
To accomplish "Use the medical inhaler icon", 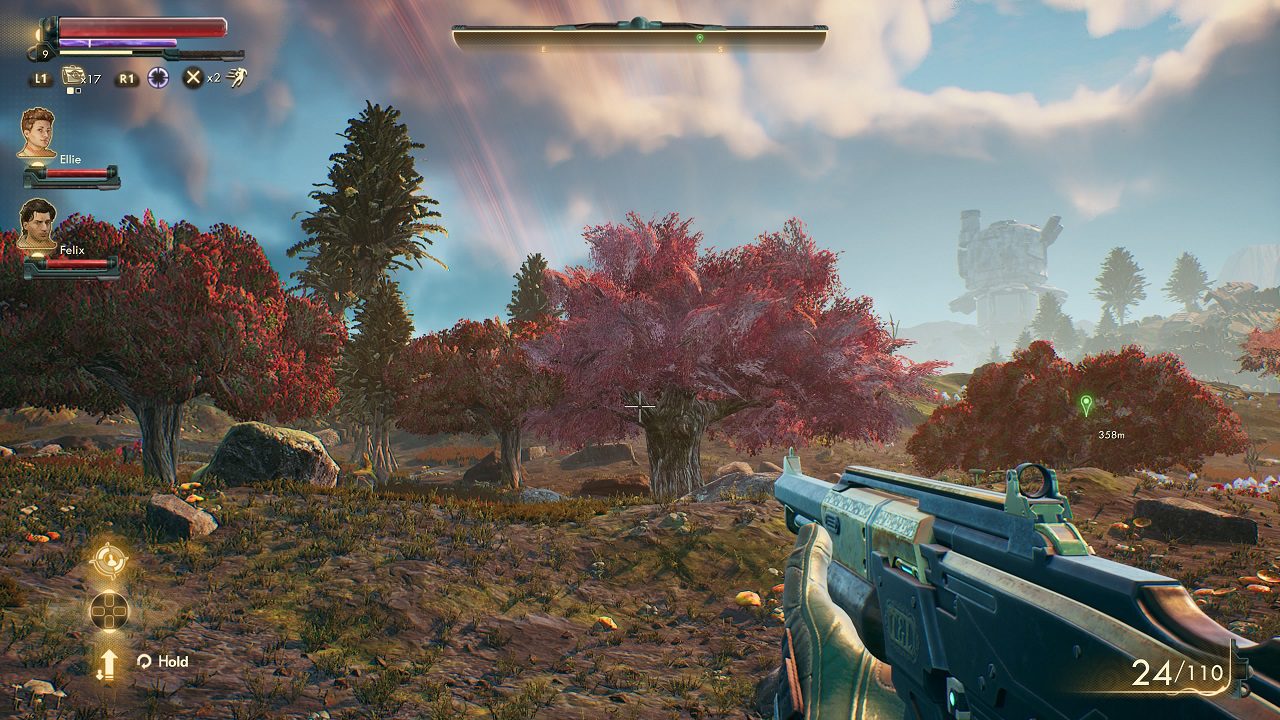I will (72, 76).
